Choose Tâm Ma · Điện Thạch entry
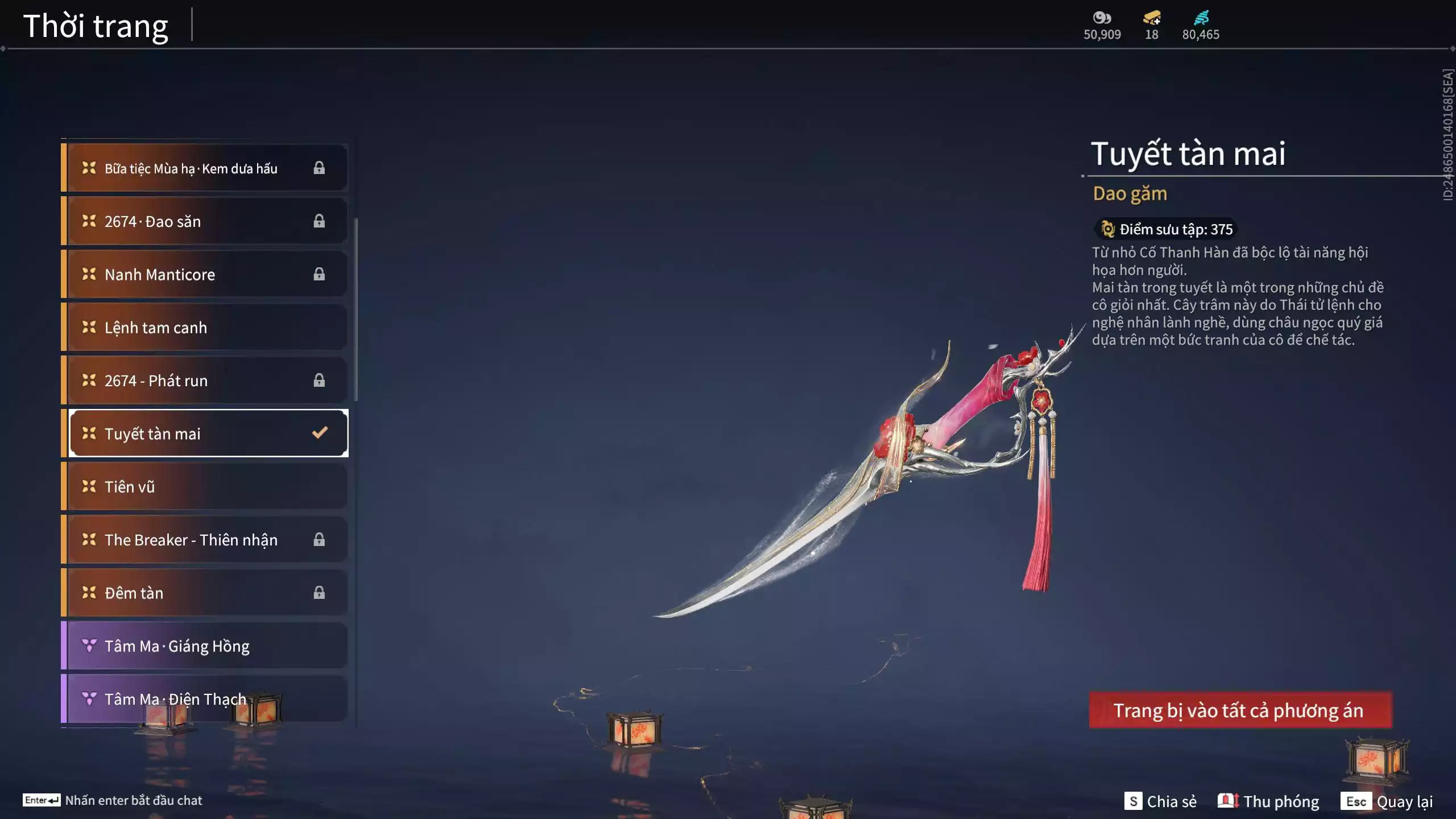 (x=205, y=699)
